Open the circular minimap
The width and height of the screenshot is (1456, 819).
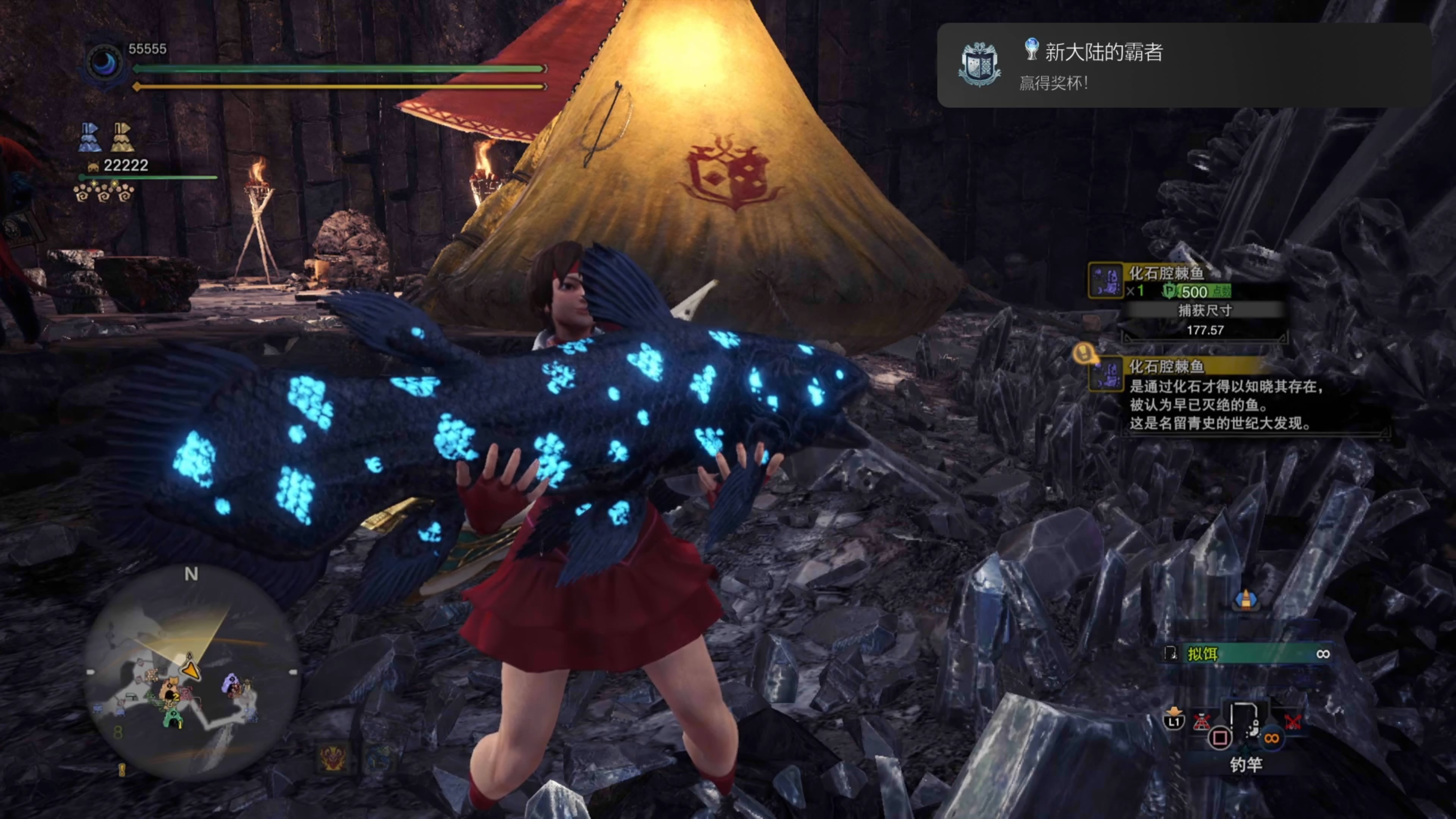click(191, 673)
